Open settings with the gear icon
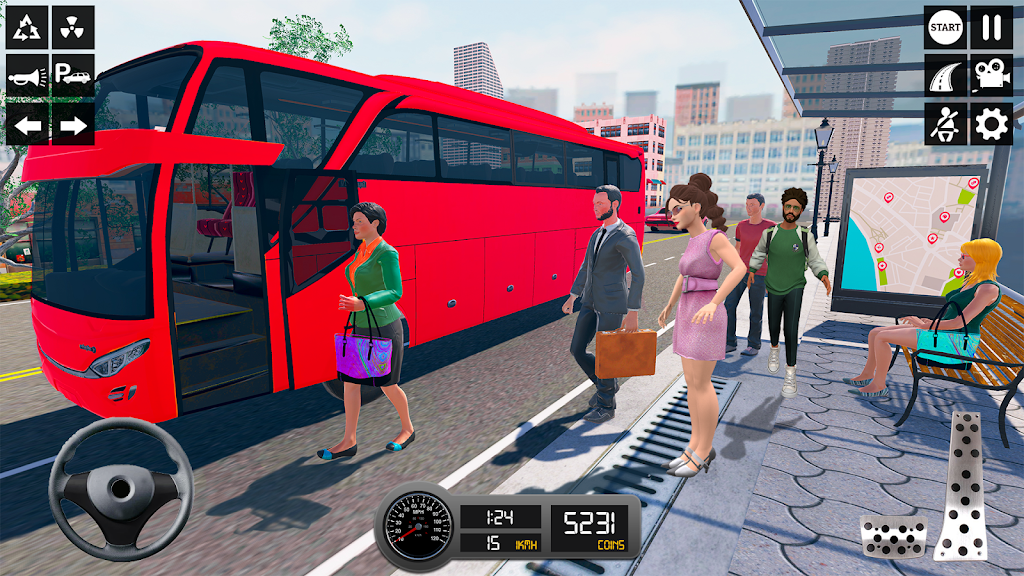 (x=991, y=124)
